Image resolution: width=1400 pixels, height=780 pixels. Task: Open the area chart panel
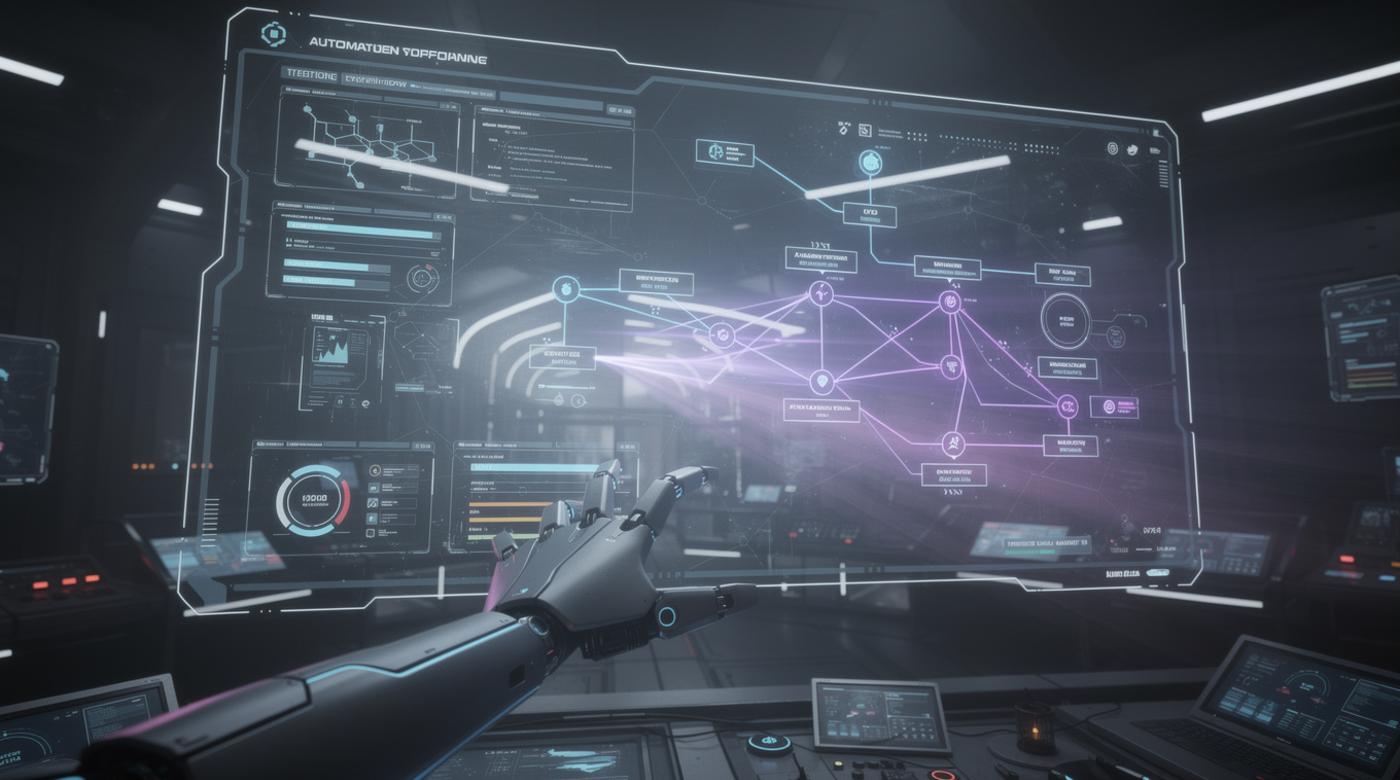point(341,354)
